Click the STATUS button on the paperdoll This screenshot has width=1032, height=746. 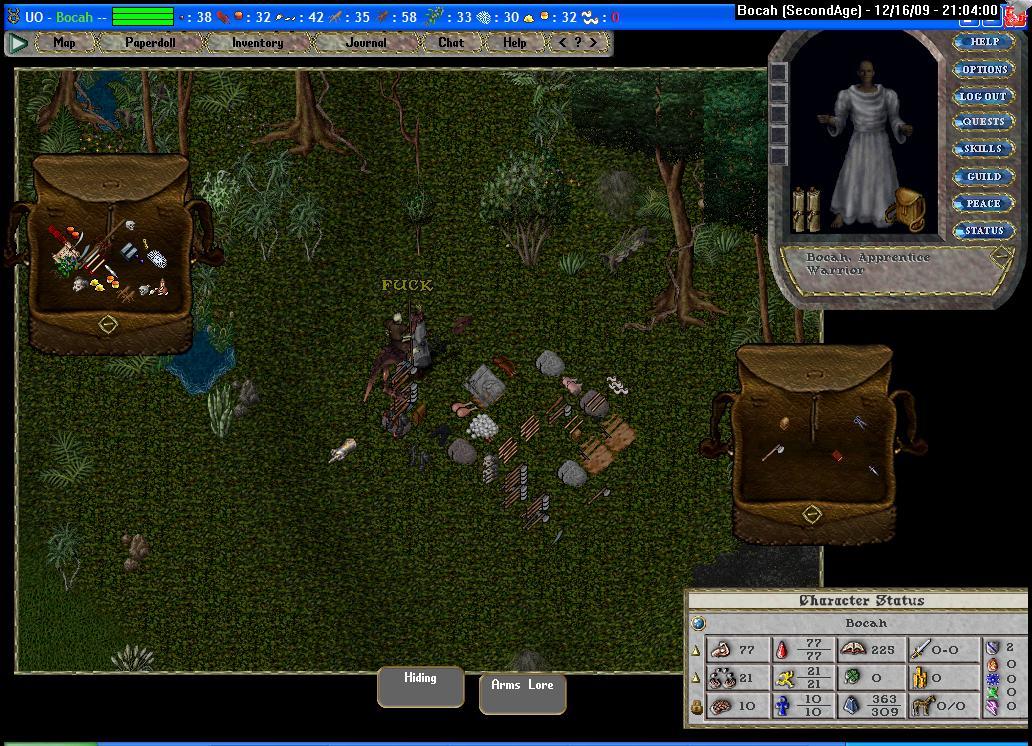(x=984, y=230)
